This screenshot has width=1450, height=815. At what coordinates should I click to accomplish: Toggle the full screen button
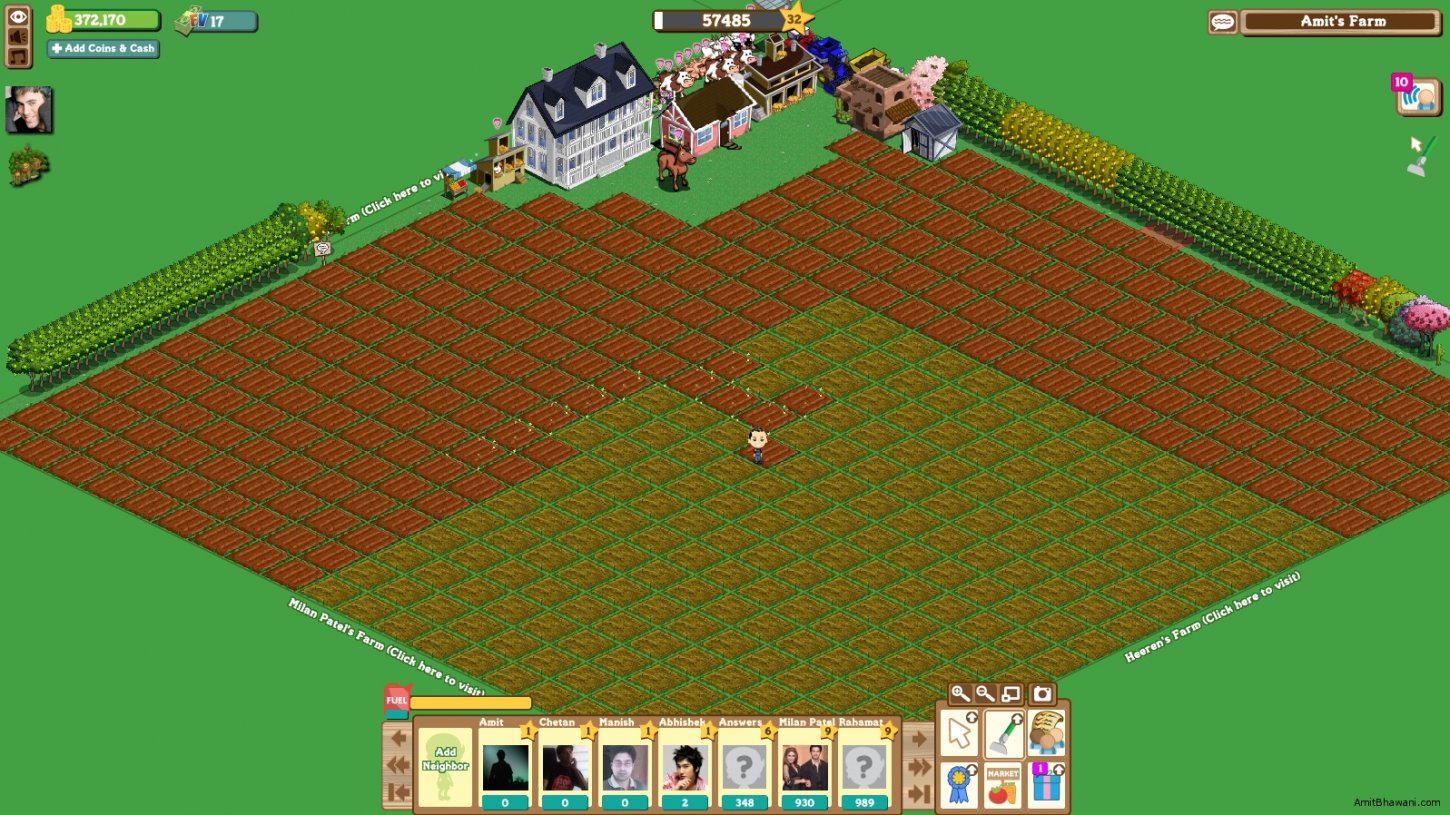[x=1011, y=693]
